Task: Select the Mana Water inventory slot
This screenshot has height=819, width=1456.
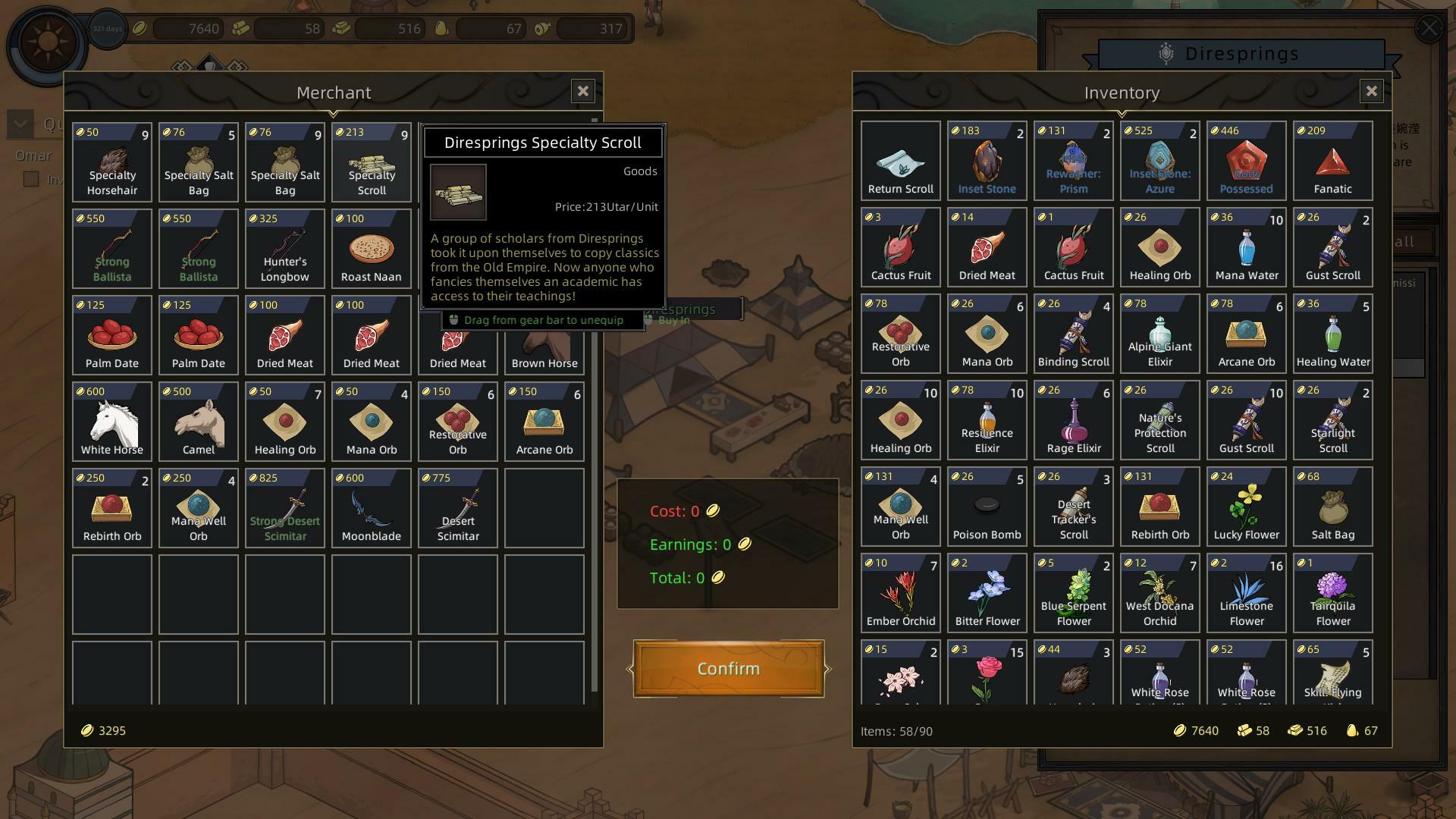Action: point(1247,247)
